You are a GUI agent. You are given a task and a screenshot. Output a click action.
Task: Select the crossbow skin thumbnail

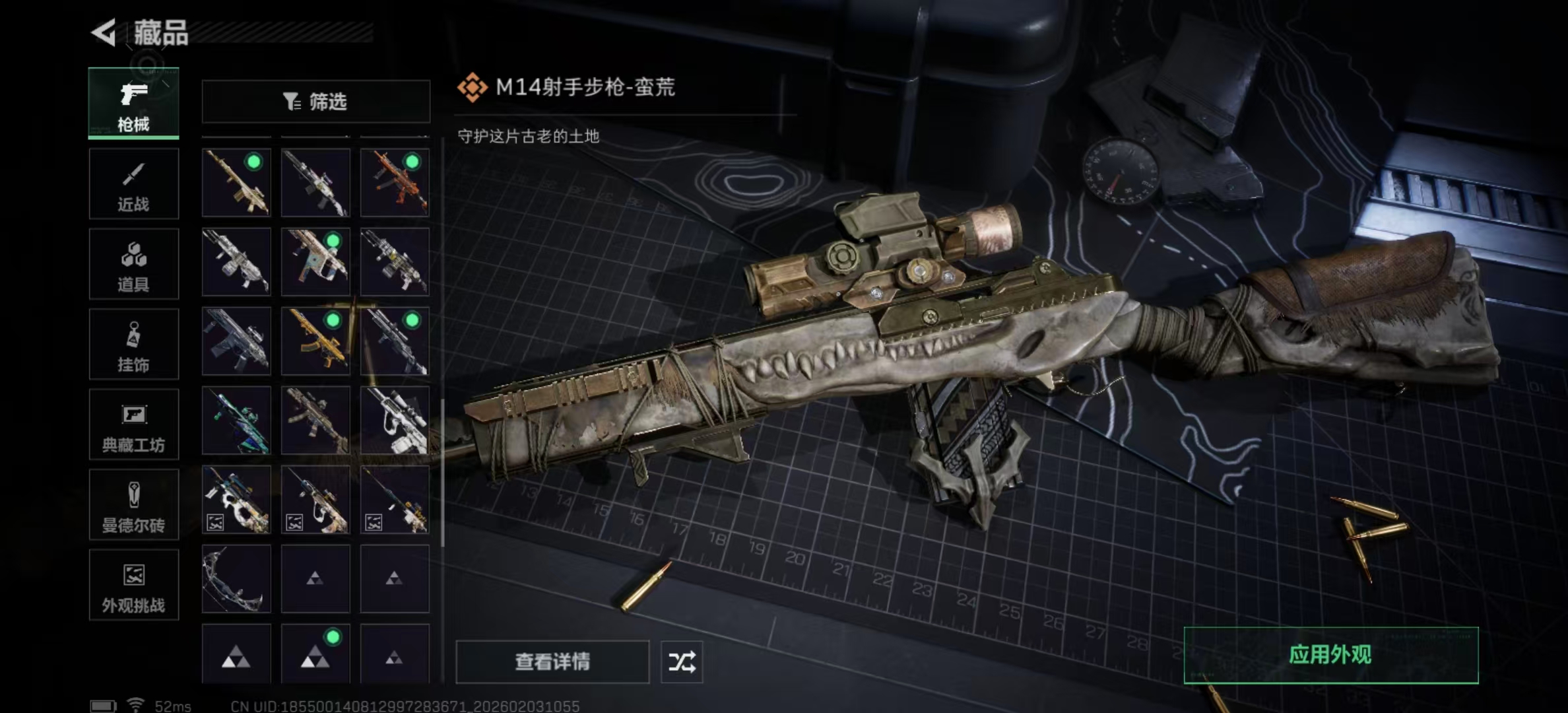click(x=236, y=578)
